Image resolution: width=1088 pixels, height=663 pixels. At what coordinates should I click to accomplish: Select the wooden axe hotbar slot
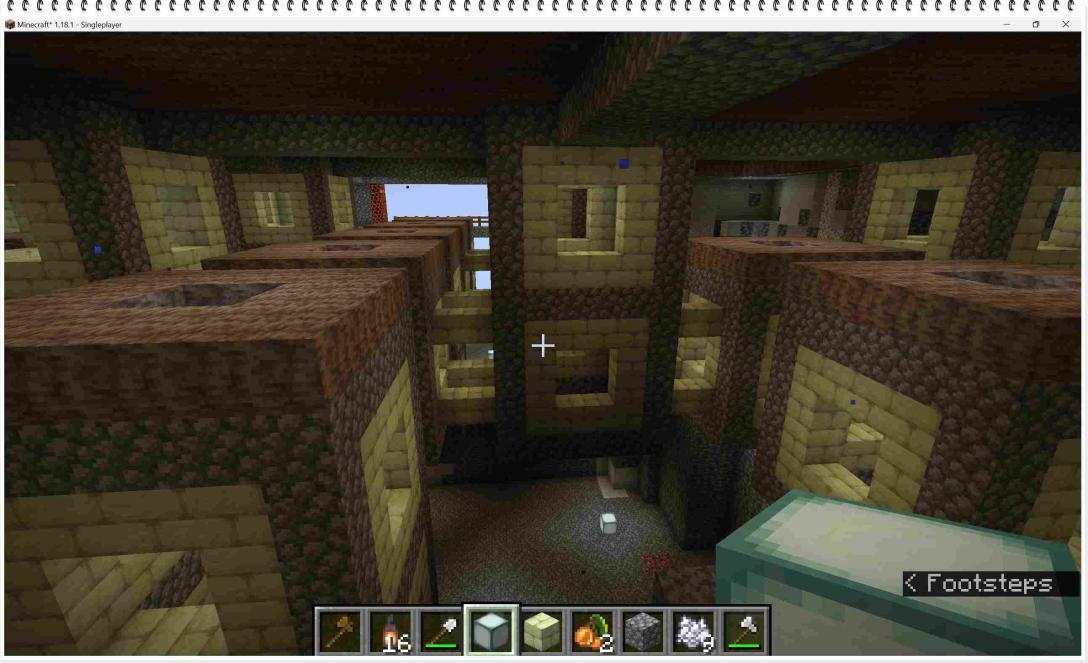tap(340, 631)
